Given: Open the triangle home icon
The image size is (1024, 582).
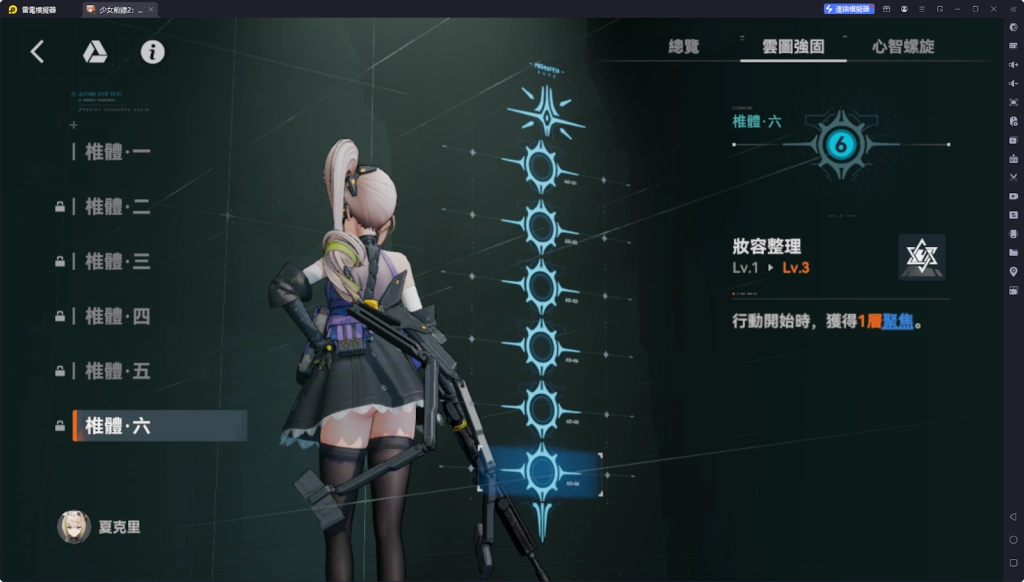Looking at the screenshot, I should [x=95, y=52].
